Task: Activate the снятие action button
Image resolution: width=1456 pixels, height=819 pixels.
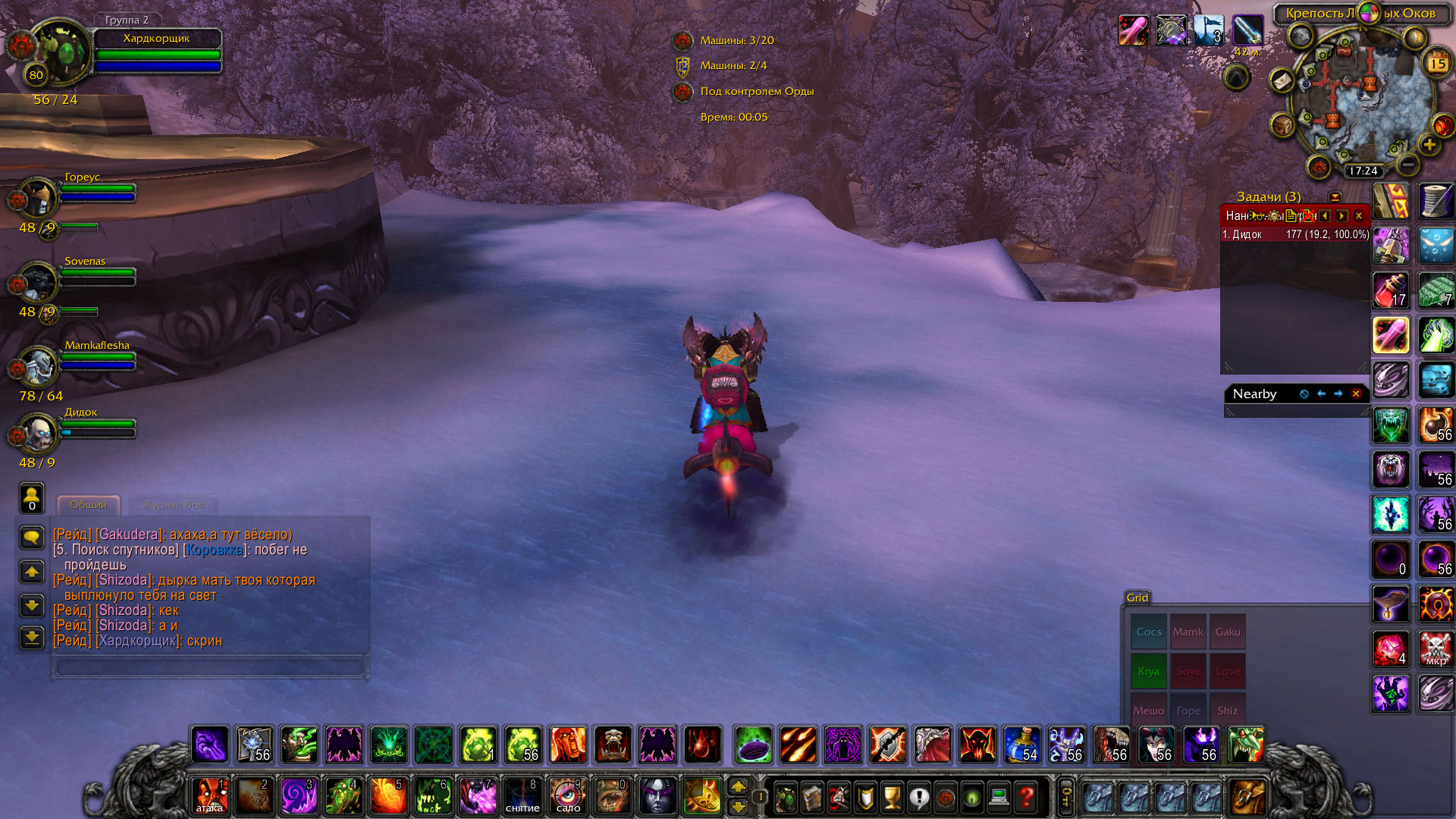Action: (522, 796)
